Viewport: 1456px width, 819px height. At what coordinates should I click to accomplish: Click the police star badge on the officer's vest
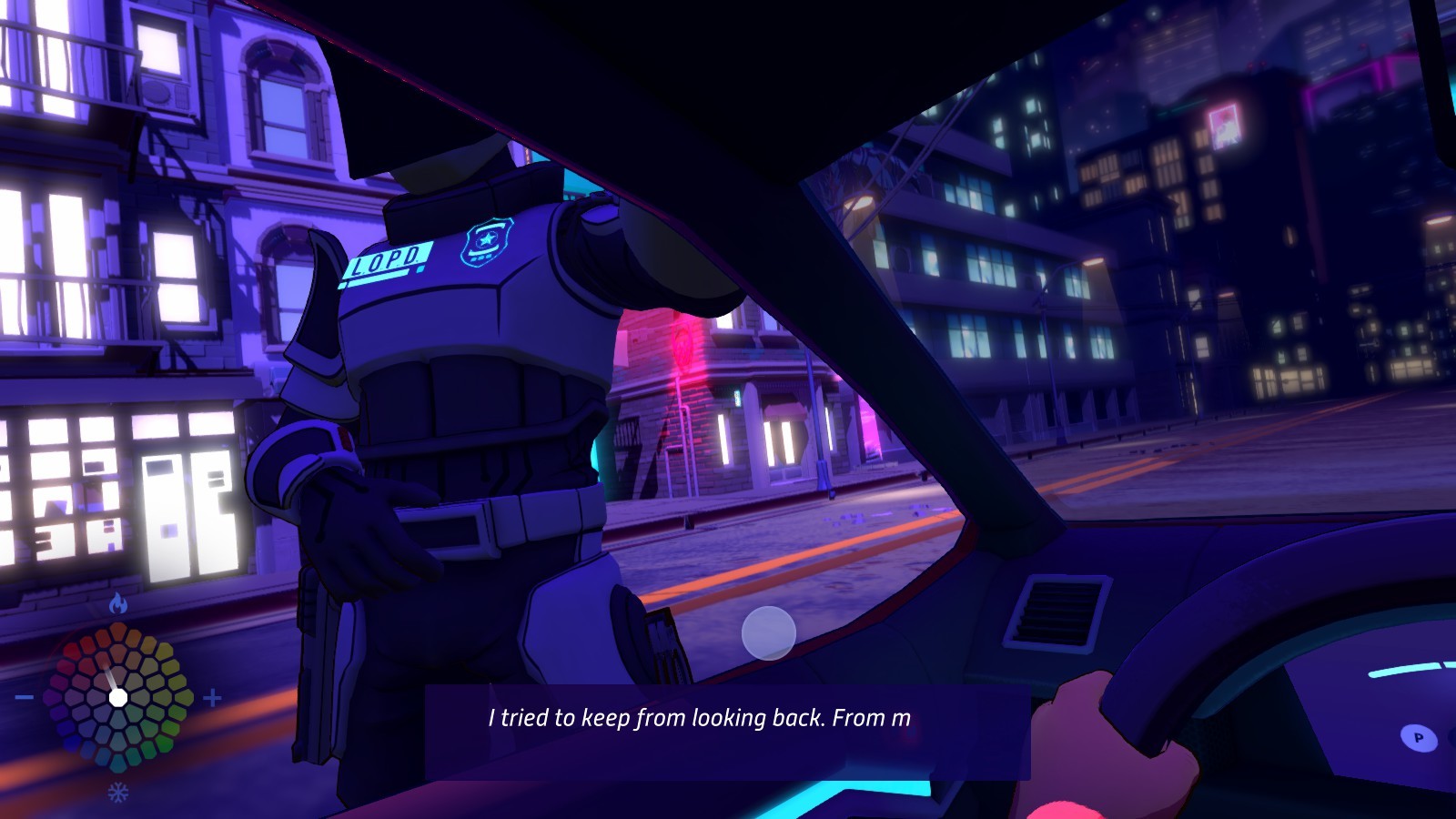(x=485, y=239)
